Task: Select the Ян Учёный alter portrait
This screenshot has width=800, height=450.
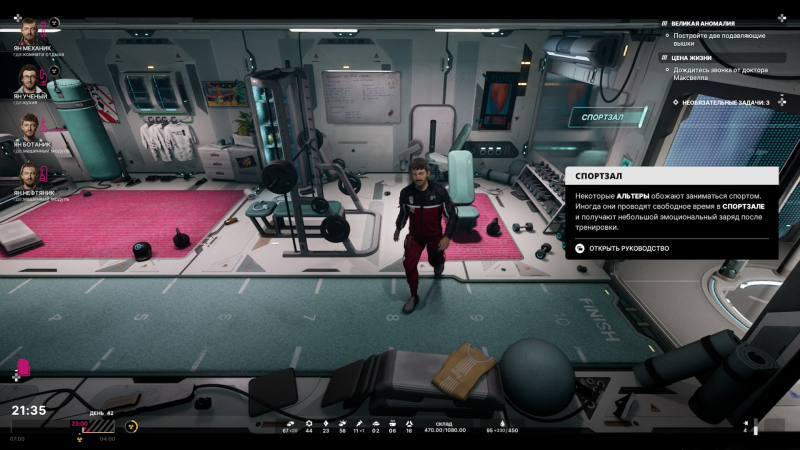Action: click(30, 79)
